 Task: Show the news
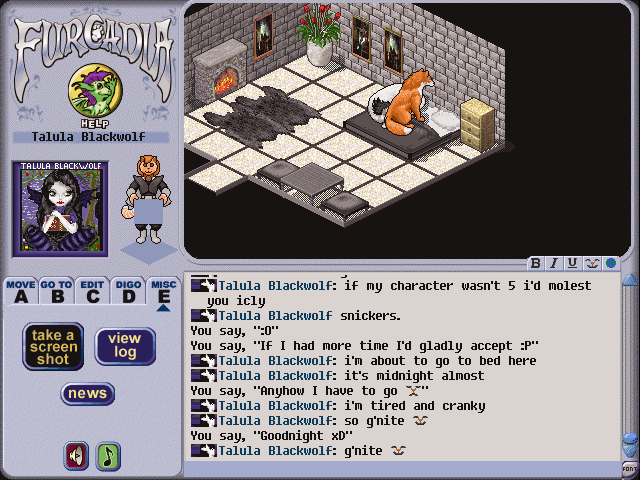(x=88, y=393)
